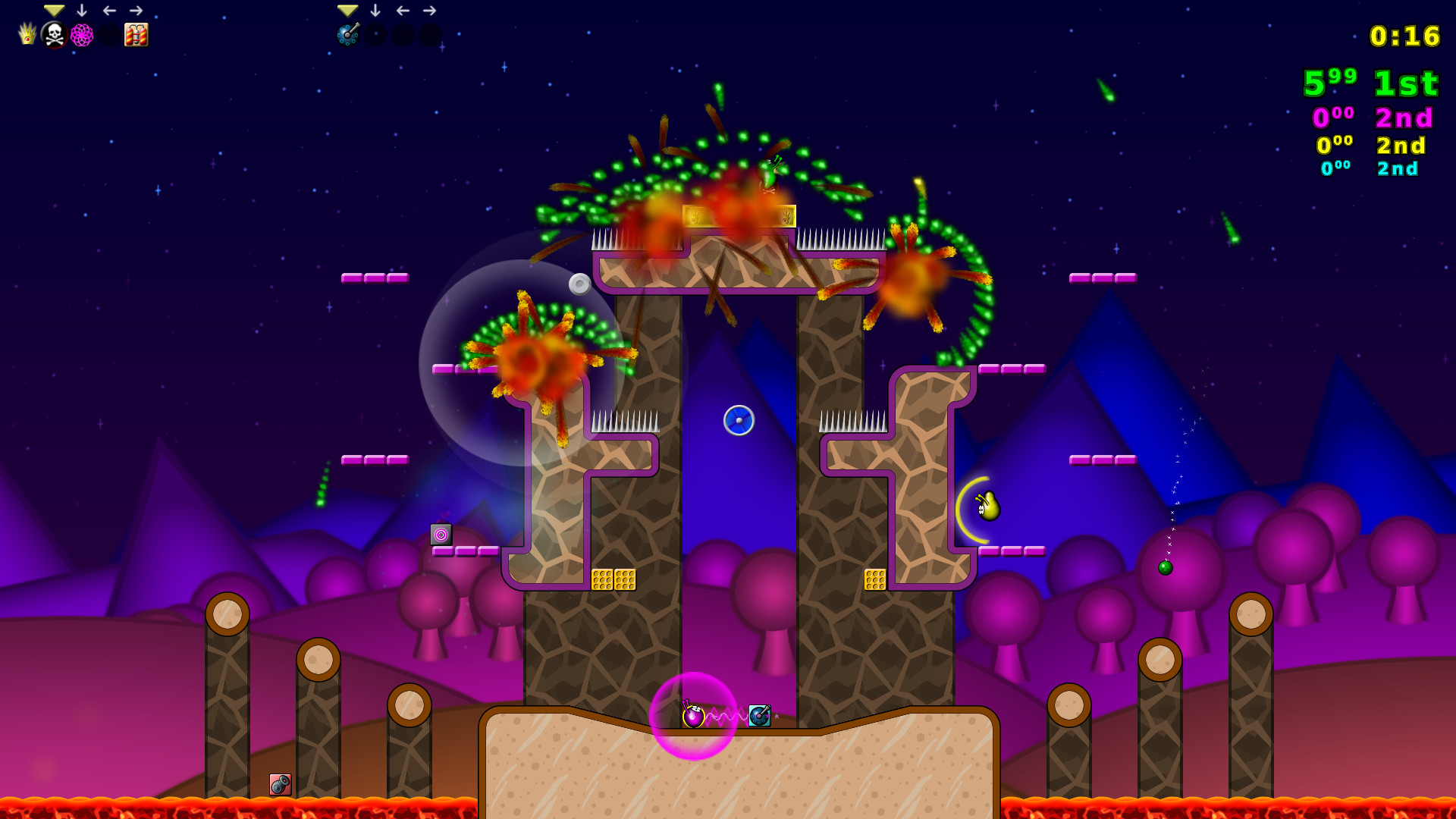Click the 0:16 match timer

1404,36
